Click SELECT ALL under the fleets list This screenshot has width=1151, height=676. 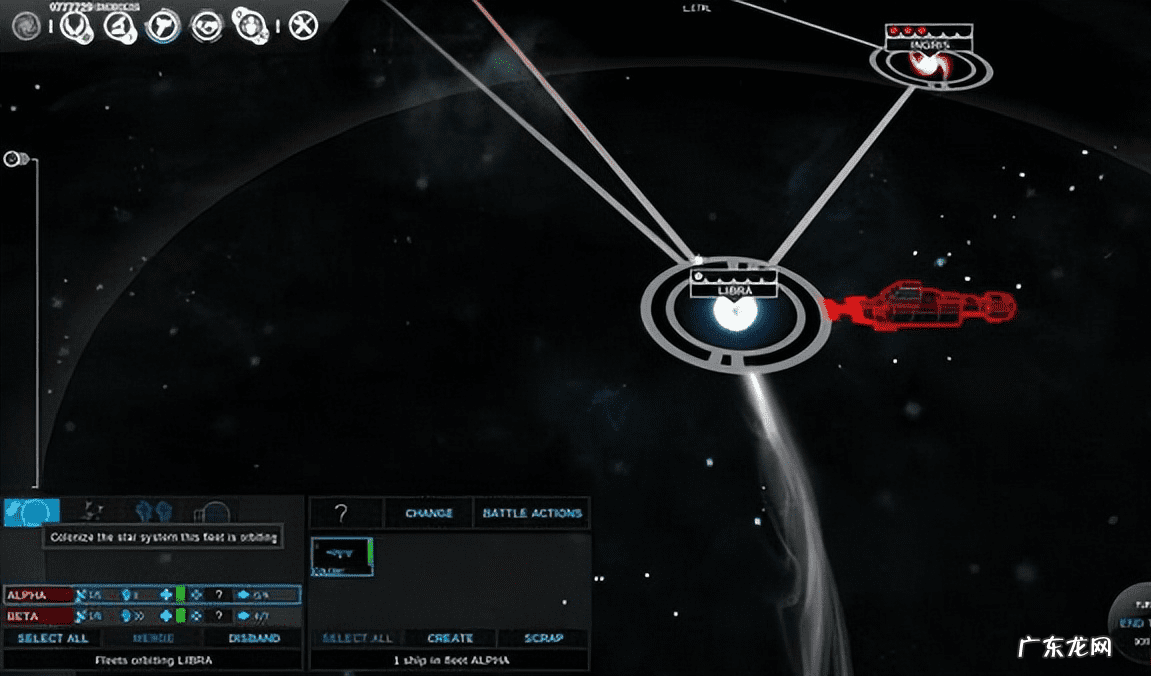point(52,638)
